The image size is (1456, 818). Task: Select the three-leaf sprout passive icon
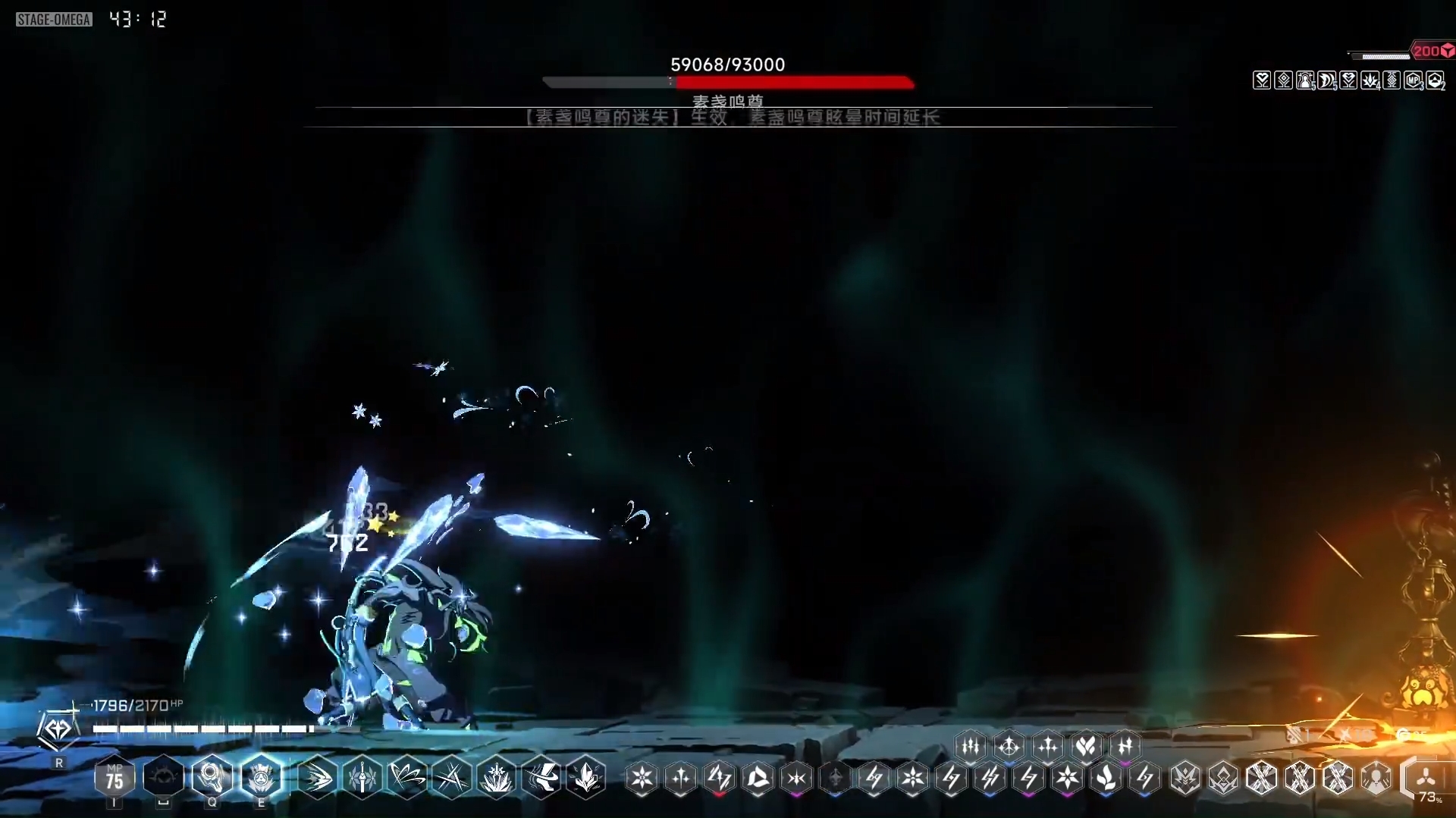1106,777
